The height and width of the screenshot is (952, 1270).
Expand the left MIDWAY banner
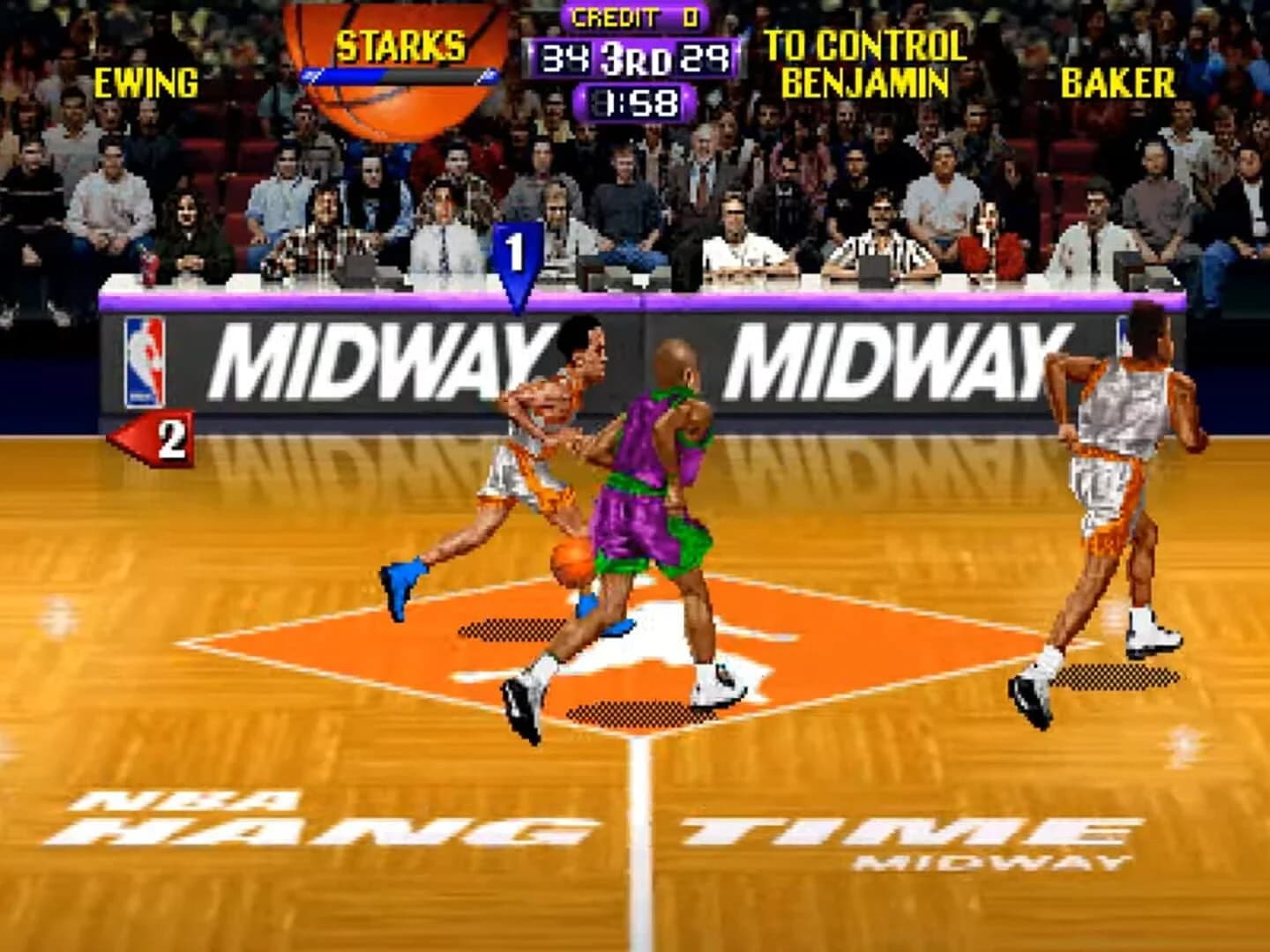[379, 357]
